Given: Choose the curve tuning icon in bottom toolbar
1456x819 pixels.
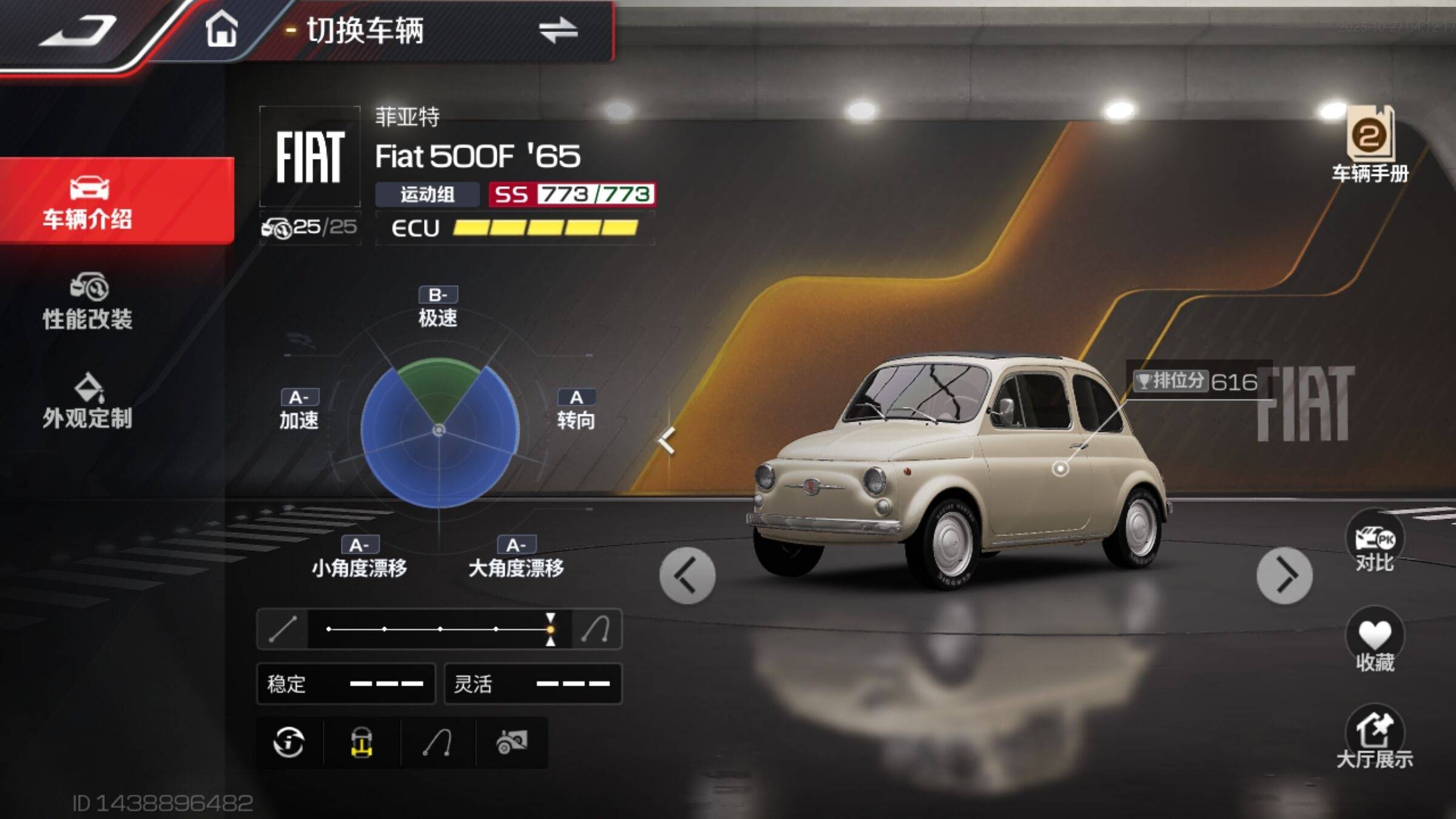Looking at the screenshot, I should [437, 743].
